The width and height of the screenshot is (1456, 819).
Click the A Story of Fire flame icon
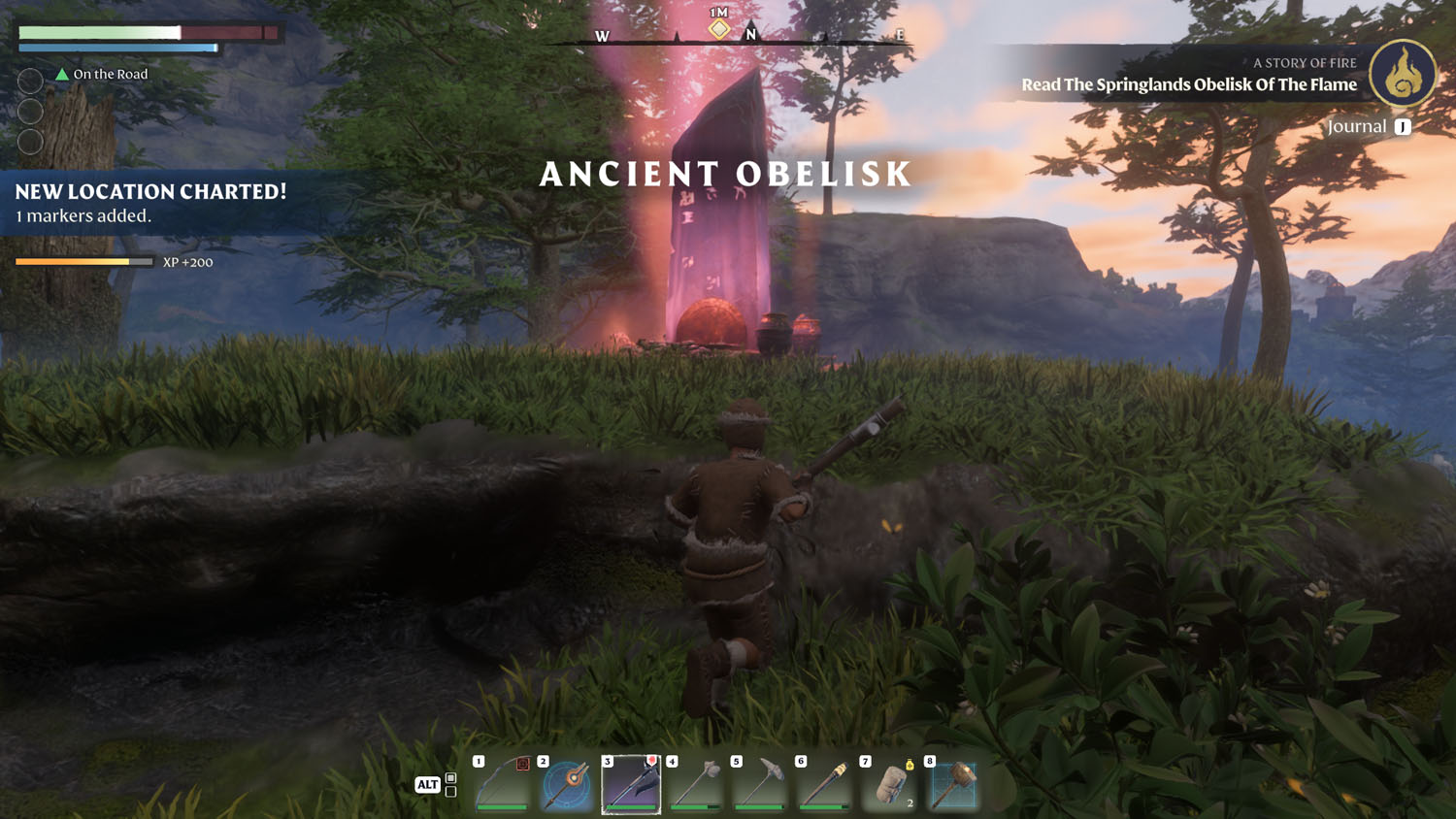pos(1403,74)
